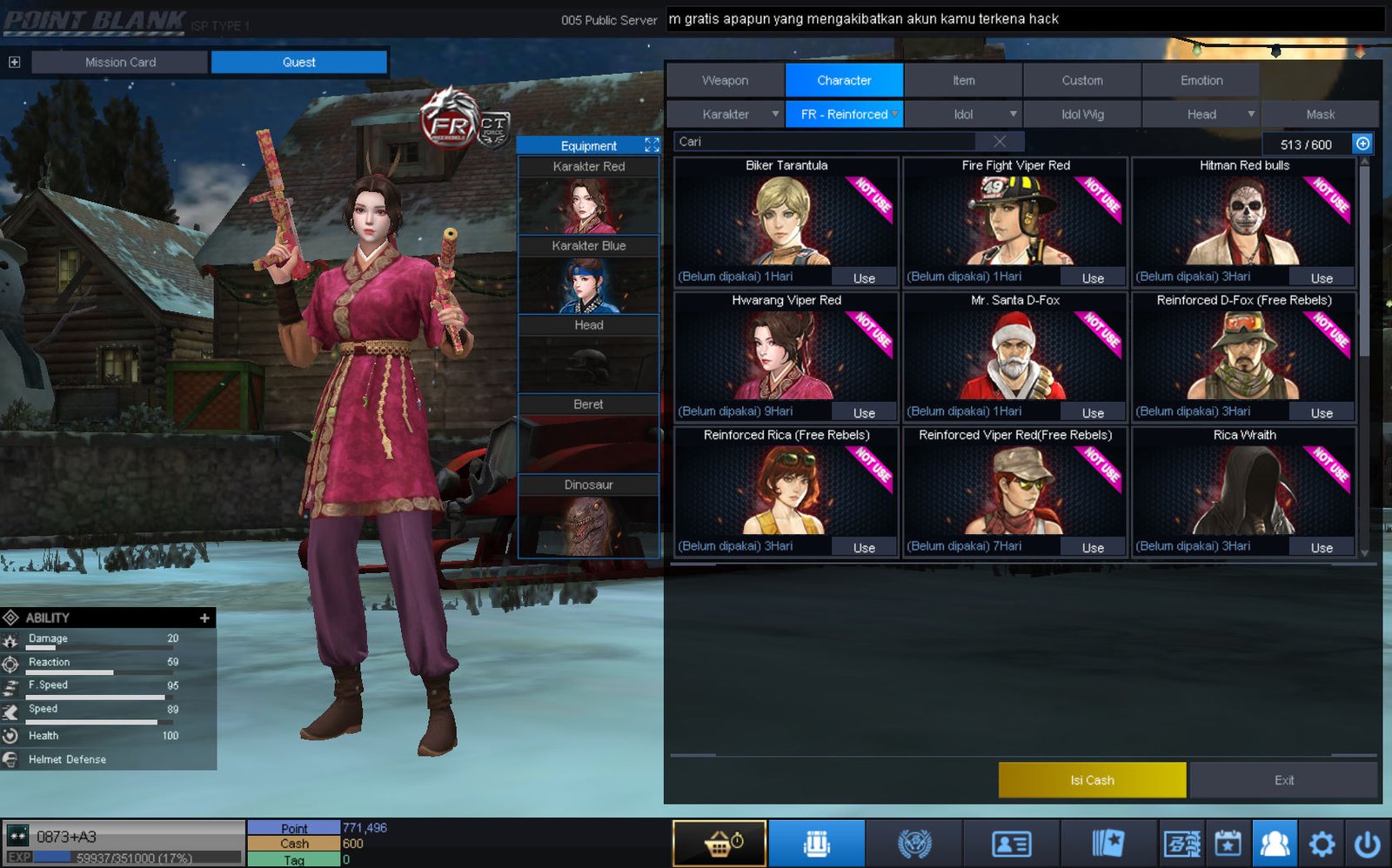This screenshot has height=868, width=1392.
Task: Use the Mr. Santa D-Fox character
Action: (1093, 413)
